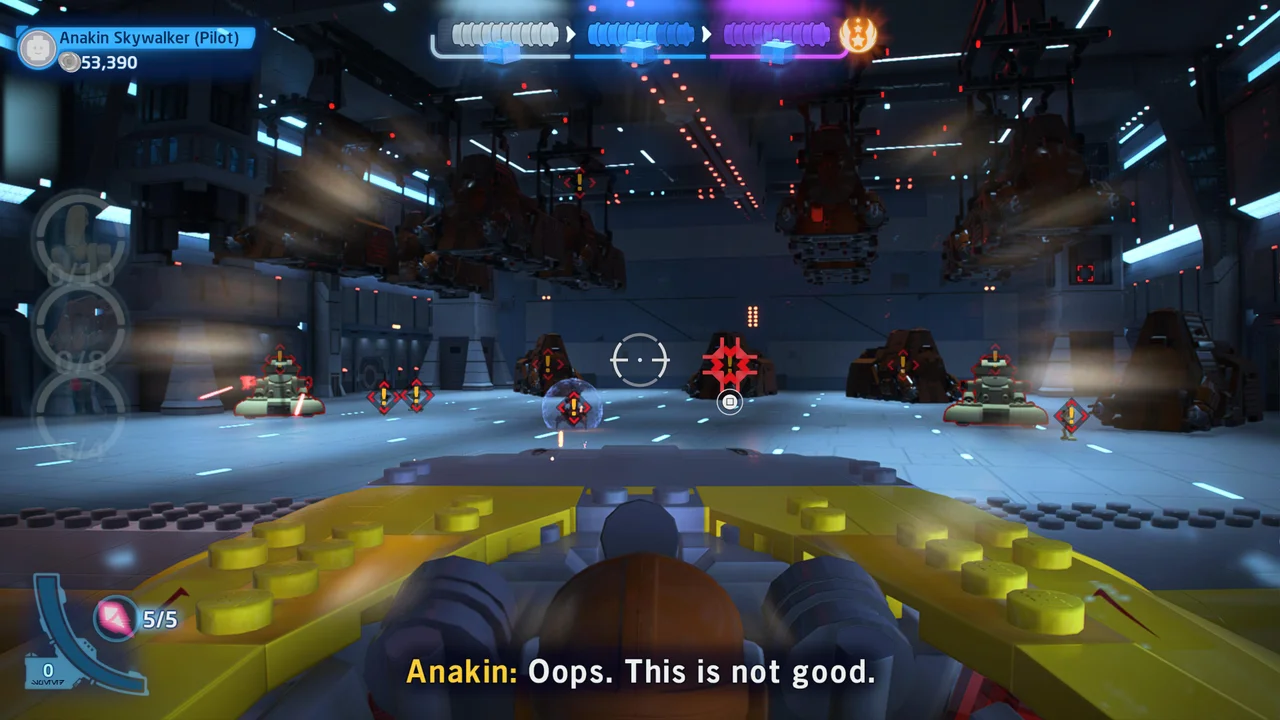Expand the first progress bar arrow
Screen dimensions: 1280x720
point(573,33)
